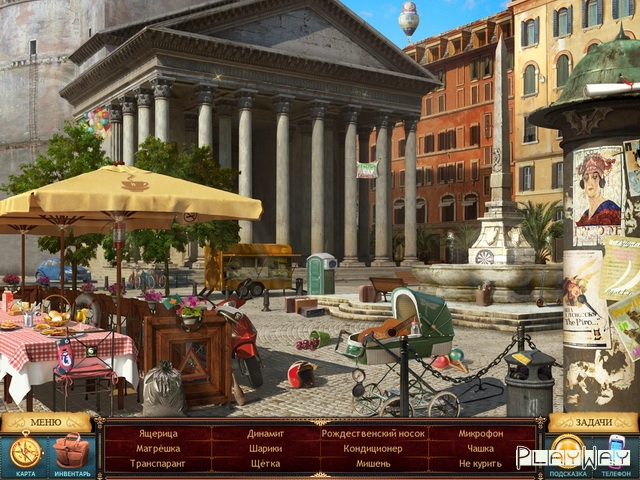
Task: Click the word Мишень
Action: [x=372, y=464]
